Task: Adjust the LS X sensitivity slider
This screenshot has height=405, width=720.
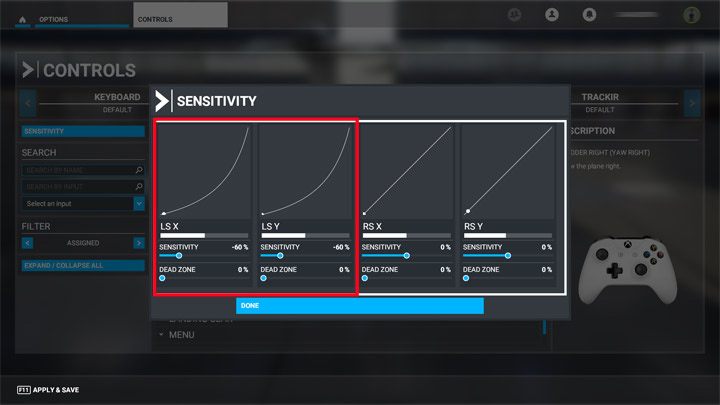Action: [179, 256]
